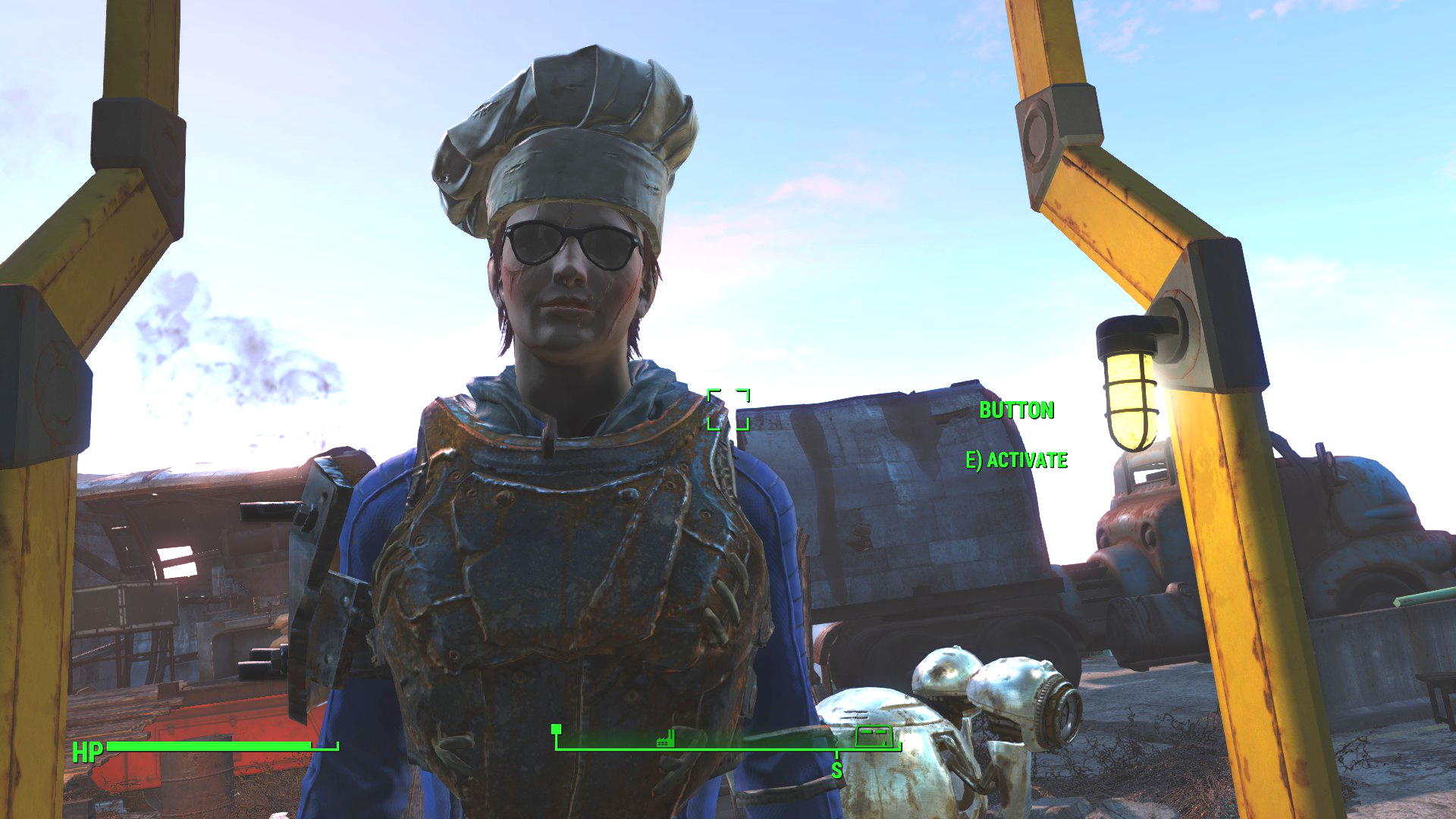Select the solid square marker on the compass

click(557, 730)
